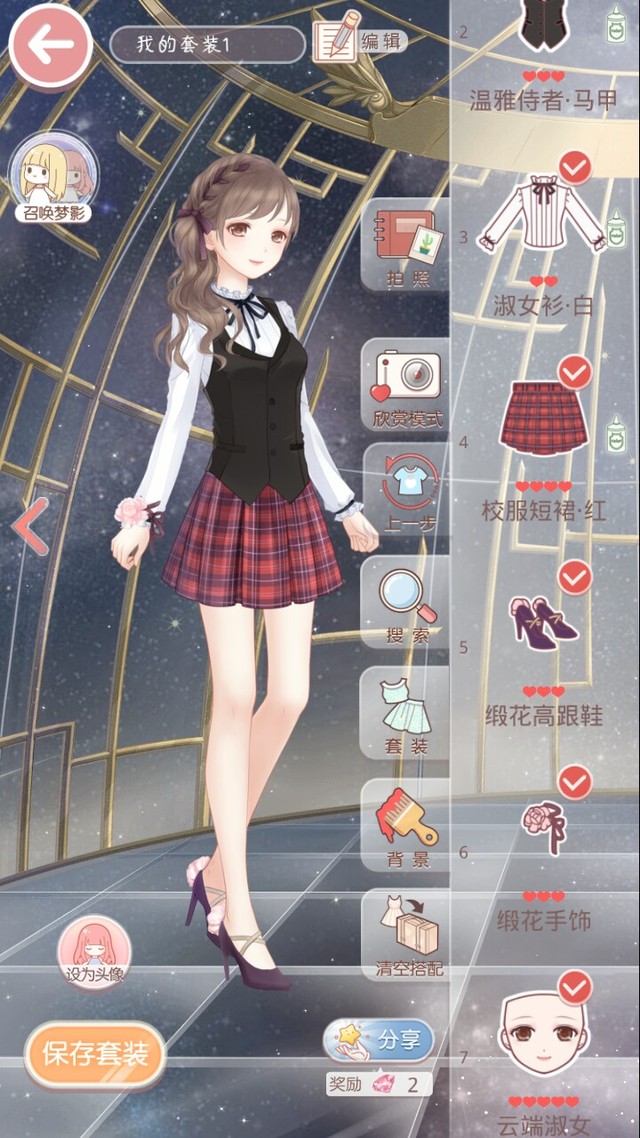
Task: Enter 欣赏模式 viewing mode
Action: 407,385
